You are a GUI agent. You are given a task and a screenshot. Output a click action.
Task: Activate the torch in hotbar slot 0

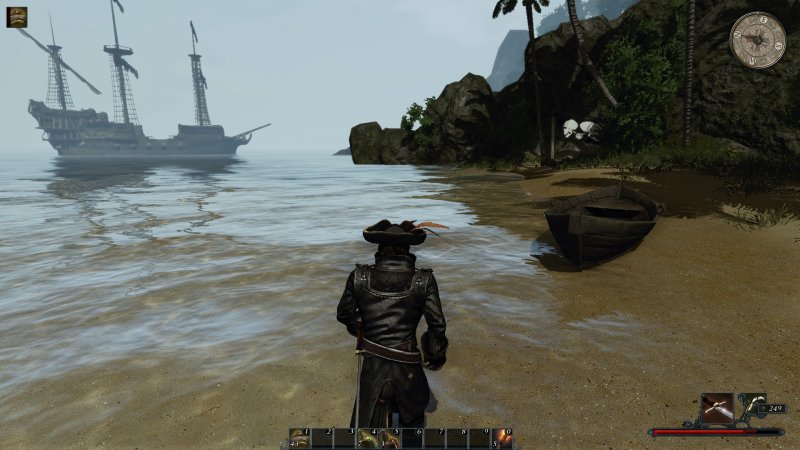(x=503, y=438)
